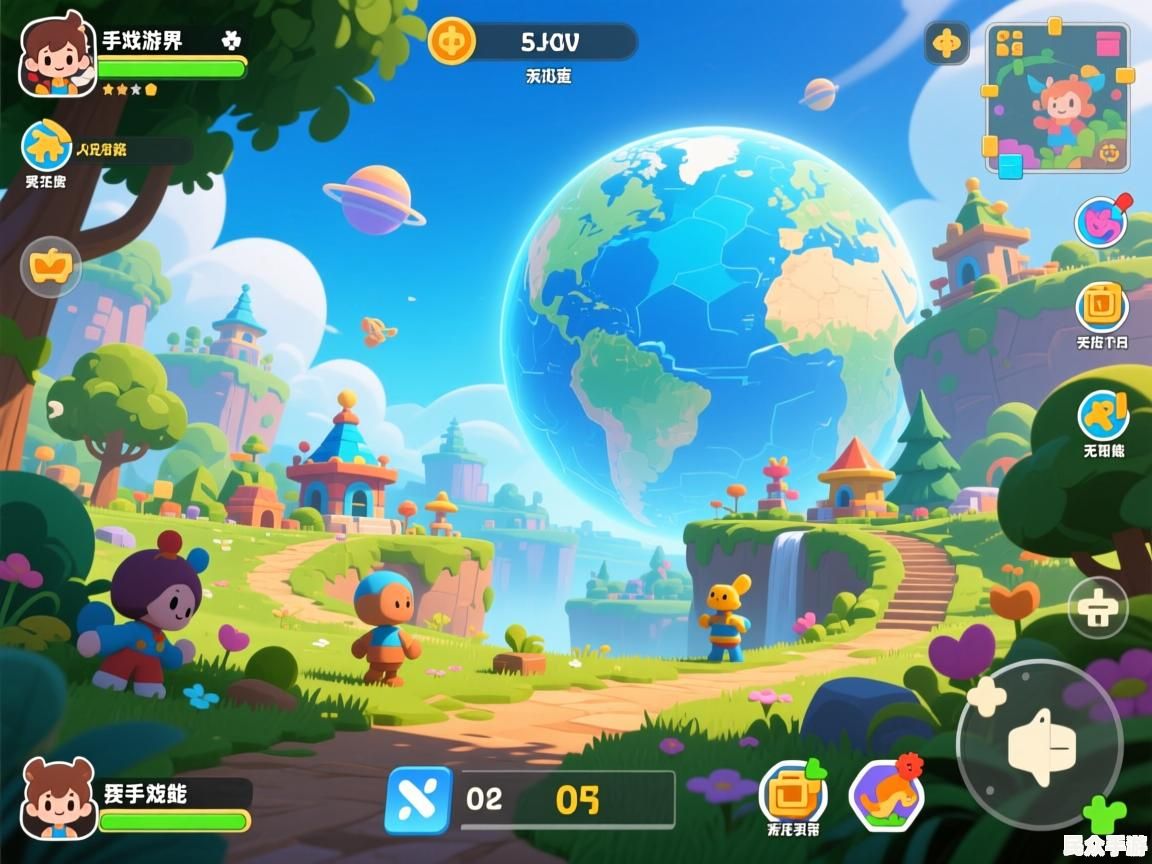1152x864 pixels.
Task: Click the gold coin currency icon
Action: tap(452, 42)
